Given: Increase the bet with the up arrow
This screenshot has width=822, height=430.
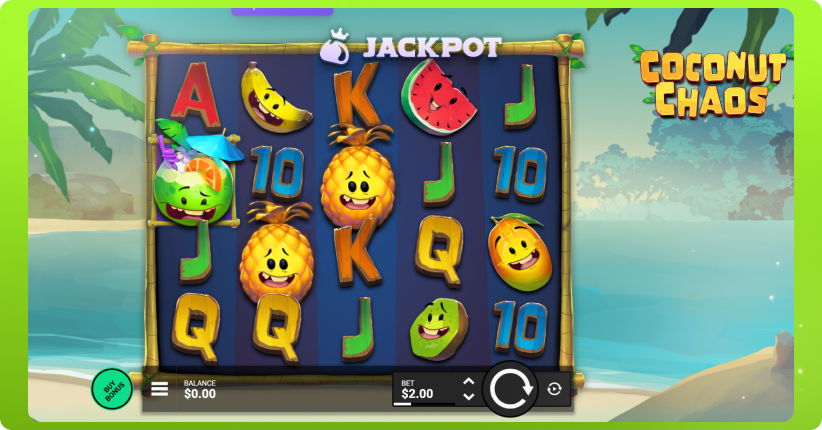Looking at the screenshot, I should [x=468, y=382].
